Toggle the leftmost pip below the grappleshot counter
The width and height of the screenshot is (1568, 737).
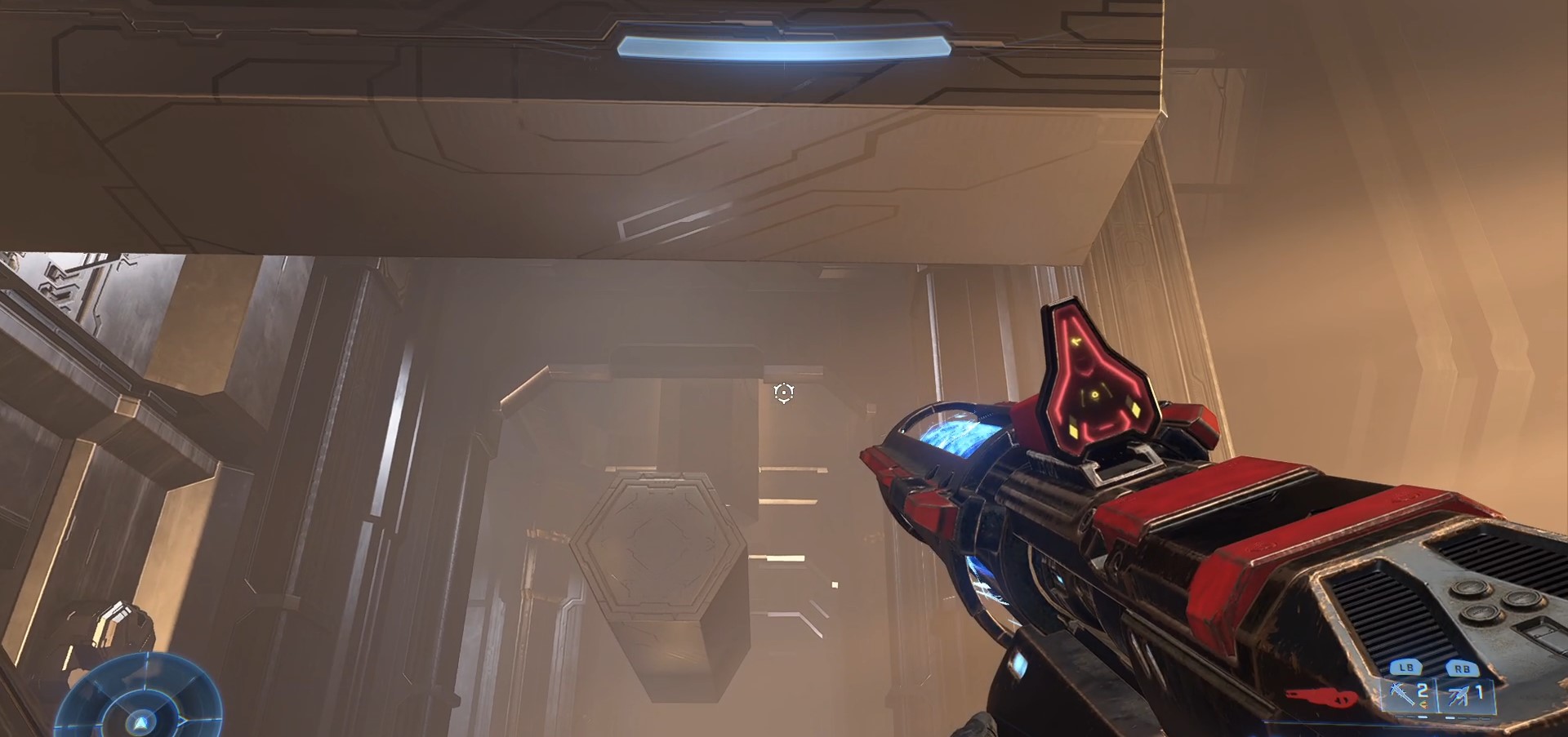[x=1400, y=717]
